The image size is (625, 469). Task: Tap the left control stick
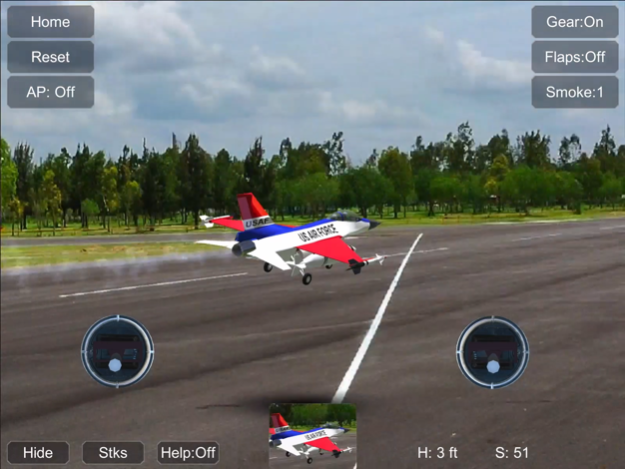pyautogui.click(x=117, y=351)
